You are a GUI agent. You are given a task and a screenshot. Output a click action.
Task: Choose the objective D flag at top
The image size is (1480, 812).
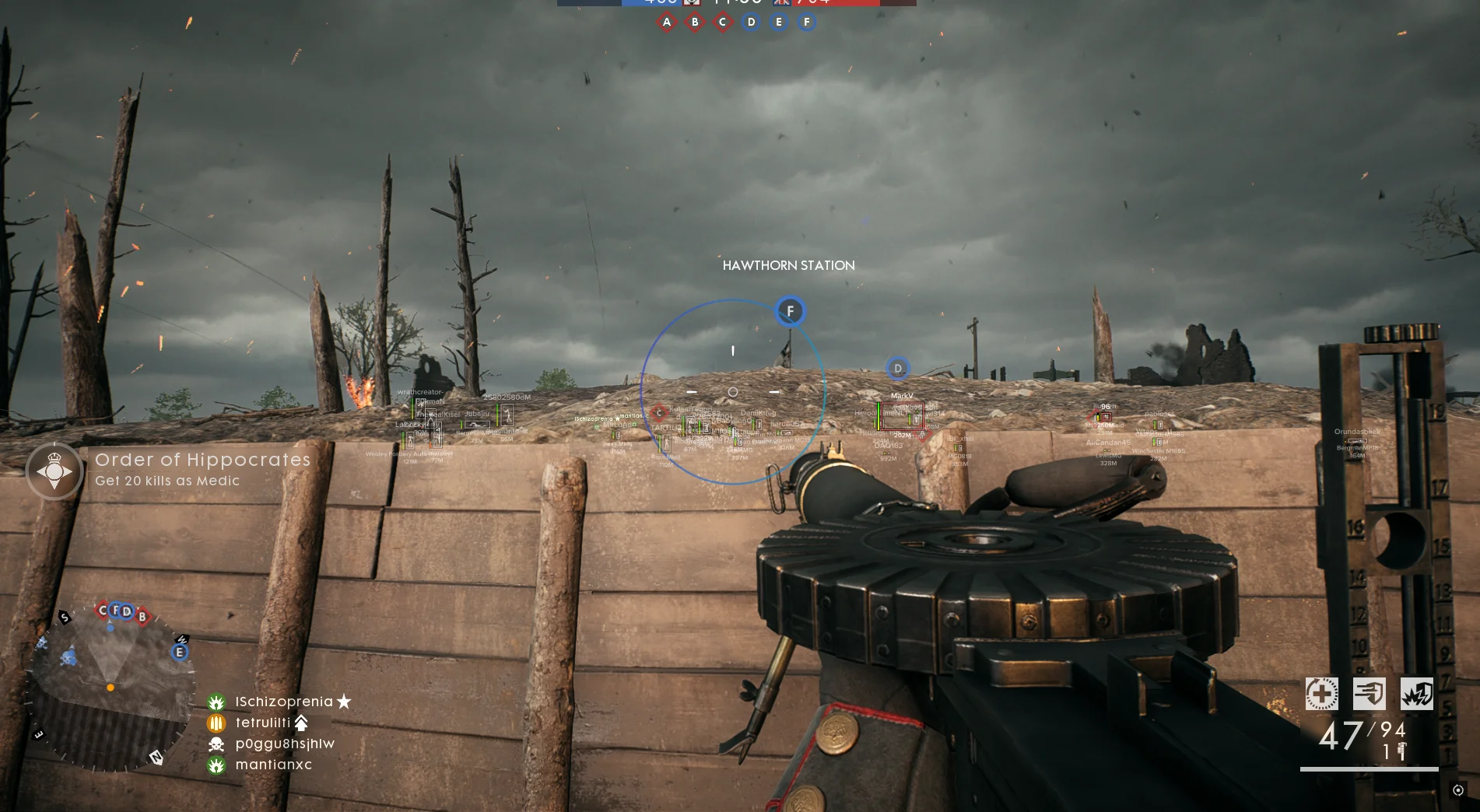click(751, 23)
